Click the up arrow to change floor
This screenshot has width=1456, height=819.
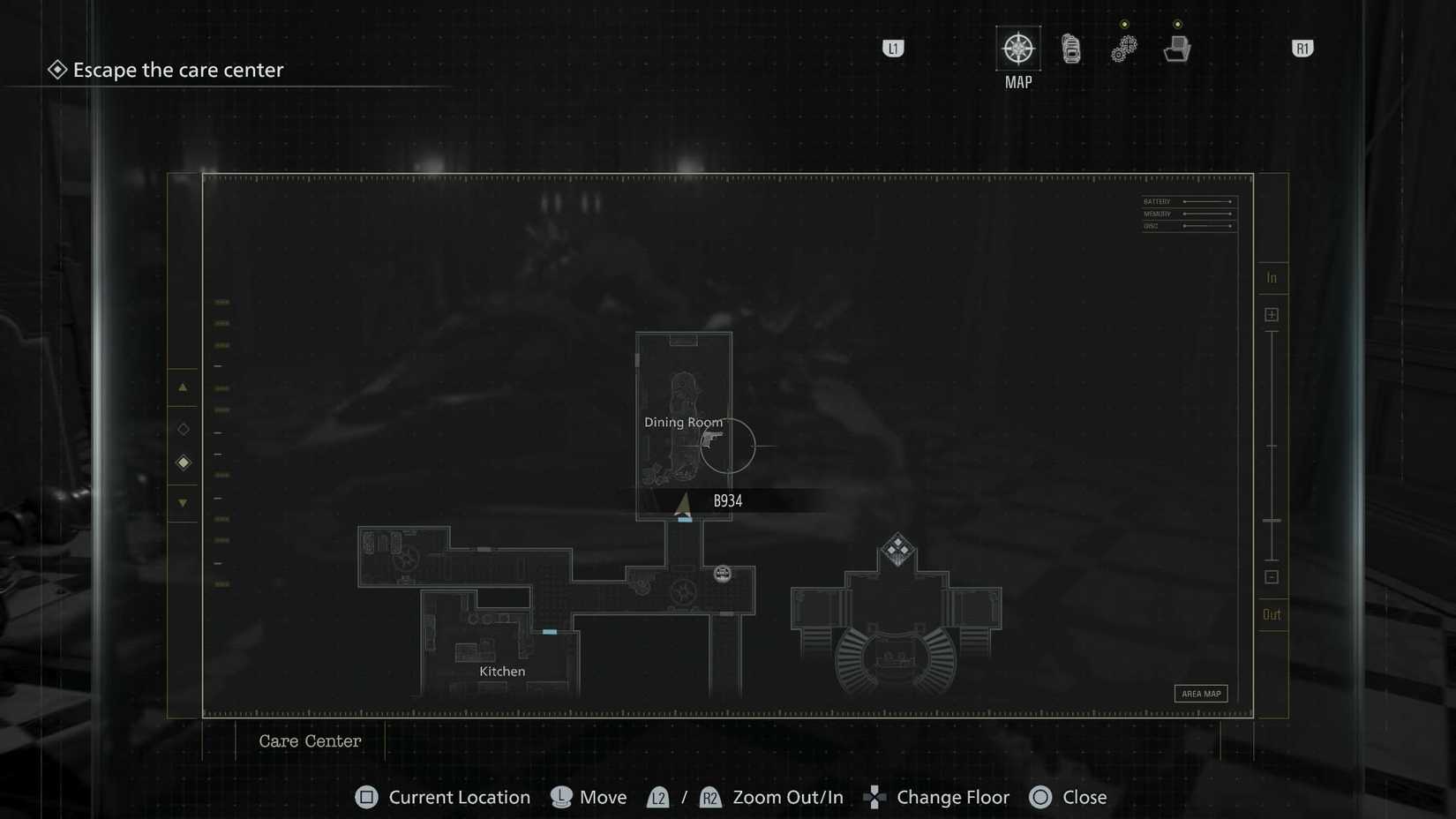(x=183, y=386)
